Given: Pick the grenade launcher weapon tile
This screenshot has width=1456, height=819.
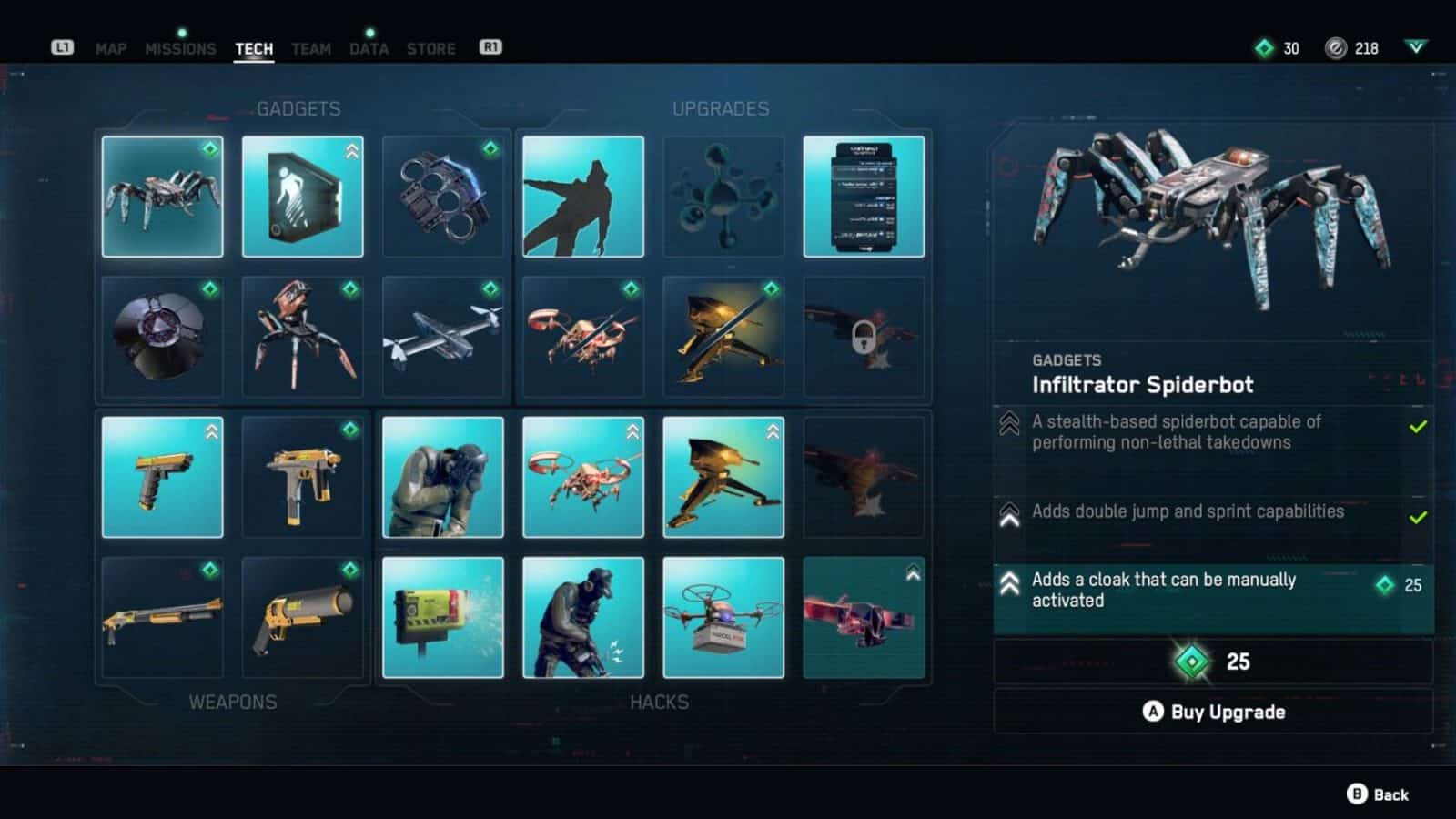Looking at the screenshot, I should point(302,617).
